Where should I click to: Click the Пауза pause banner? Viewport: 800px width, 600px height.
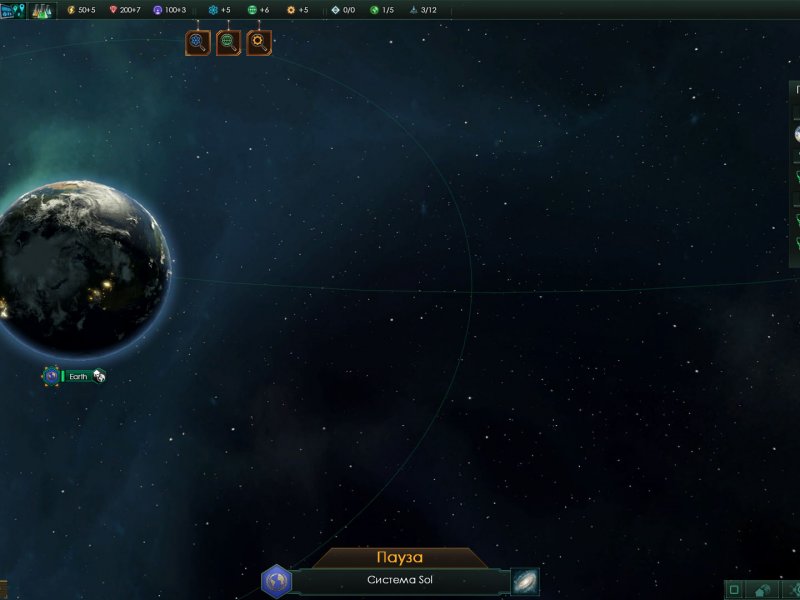[x=400, y=557]
